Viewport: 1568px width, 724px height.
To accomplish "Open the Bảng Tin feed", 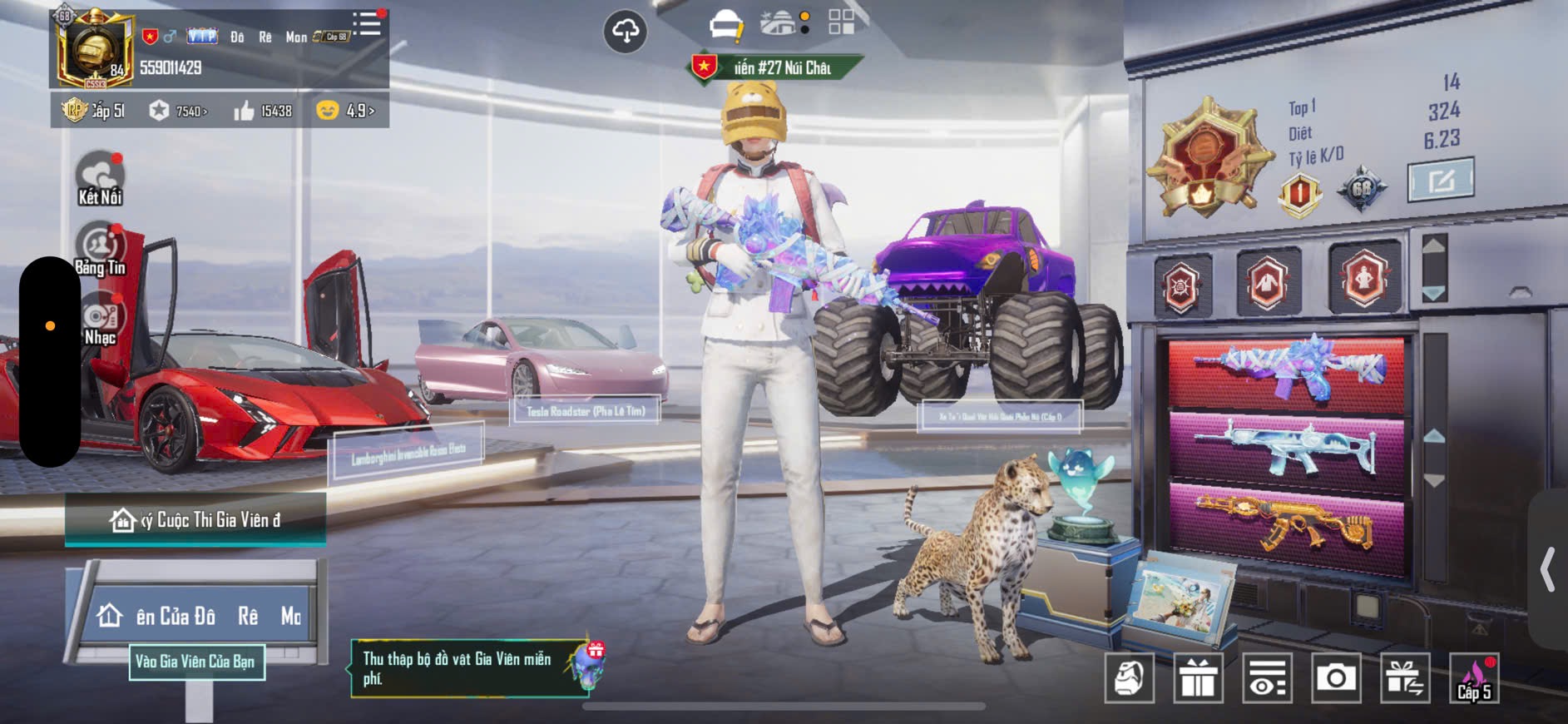I will [100, 248].
